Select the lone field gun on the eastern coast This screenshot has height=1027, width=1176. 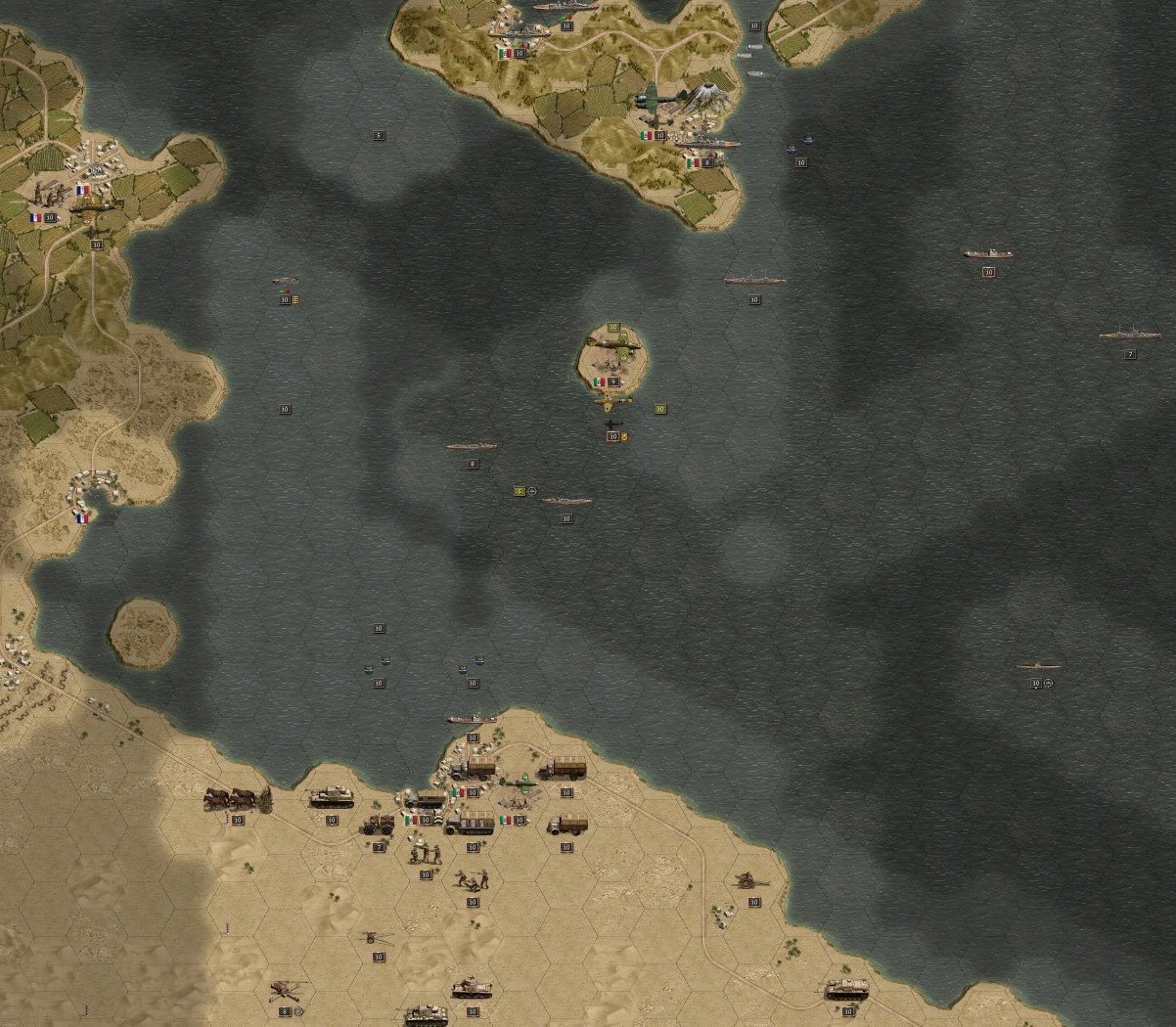[753, 882]
